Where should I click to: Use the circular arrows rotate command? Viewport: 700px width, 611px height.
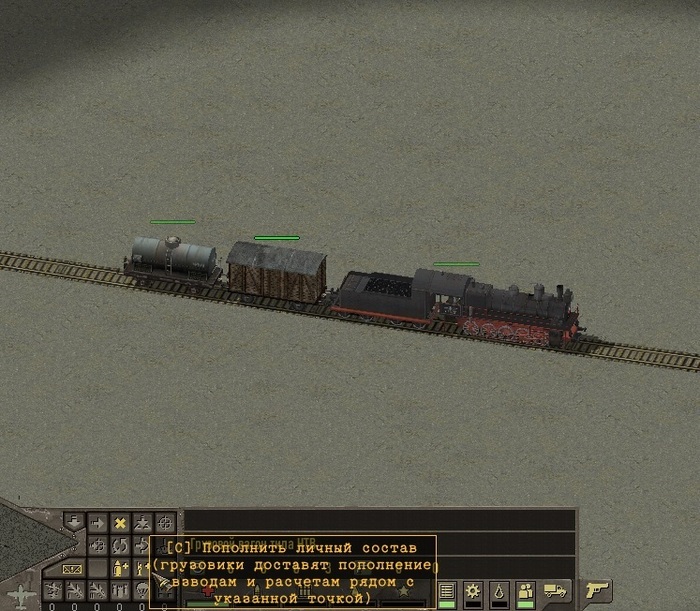[x=120, y=546]
